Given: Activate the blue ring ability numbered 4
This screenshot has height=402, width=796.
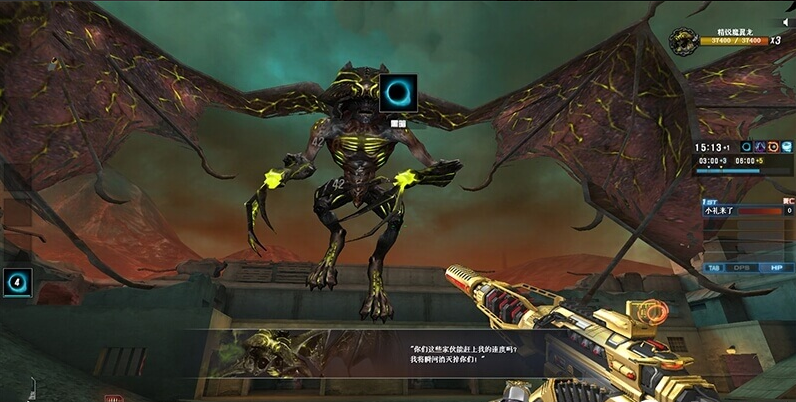Looking at the screenshot, I should (x=18, y=283).
